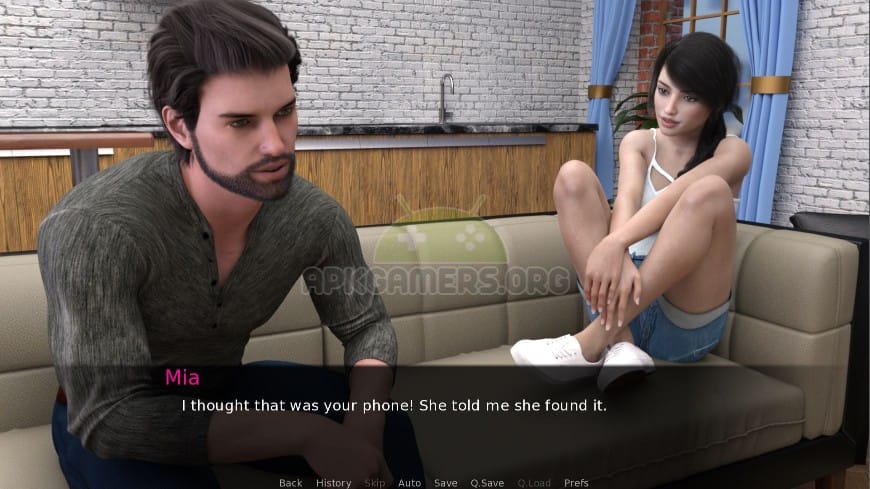Screen dimensions: 870x489
Task: Toggle Skip mode in quick menu
Action: pyautogui.click(x=374, y=483)
